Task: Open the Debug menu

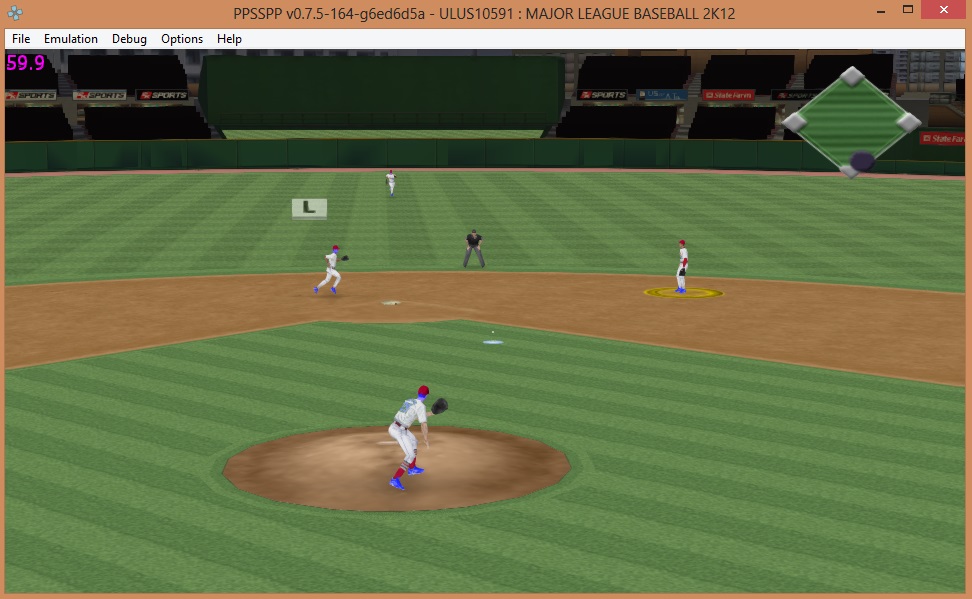Action: tap(129, 39)
